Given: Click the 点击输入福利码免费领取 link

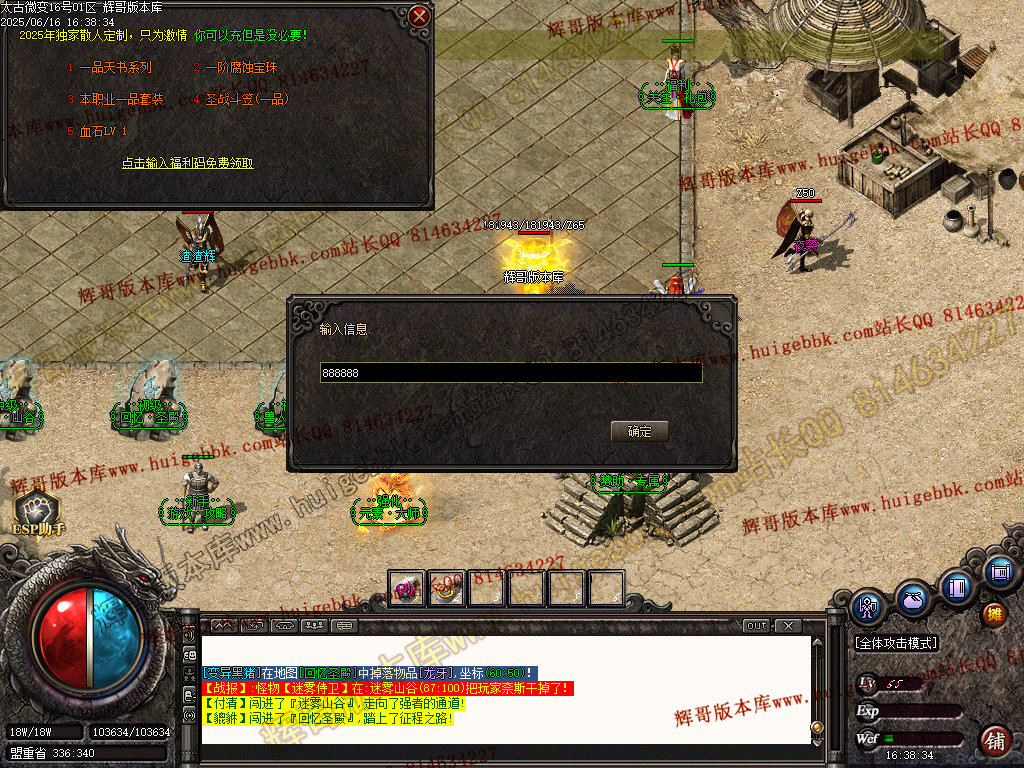Looking at the screenshot, I should pyautogui.click(x=188, y=163).
